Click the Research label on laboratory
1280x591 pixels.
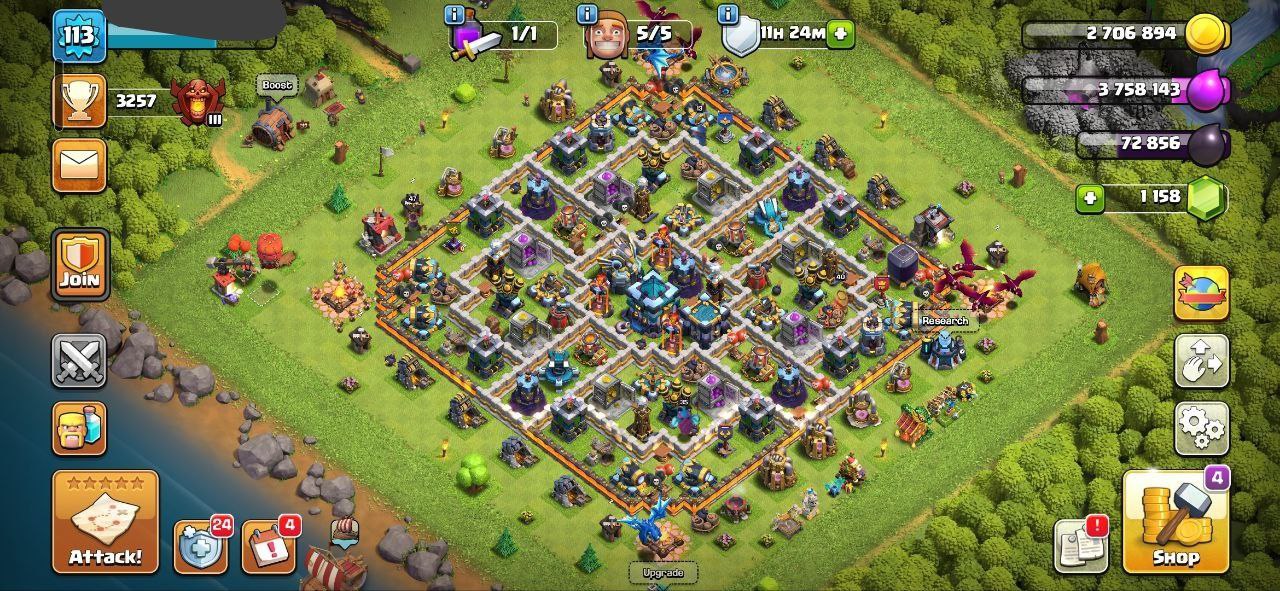pyautogui.click(x=945, y=321)
